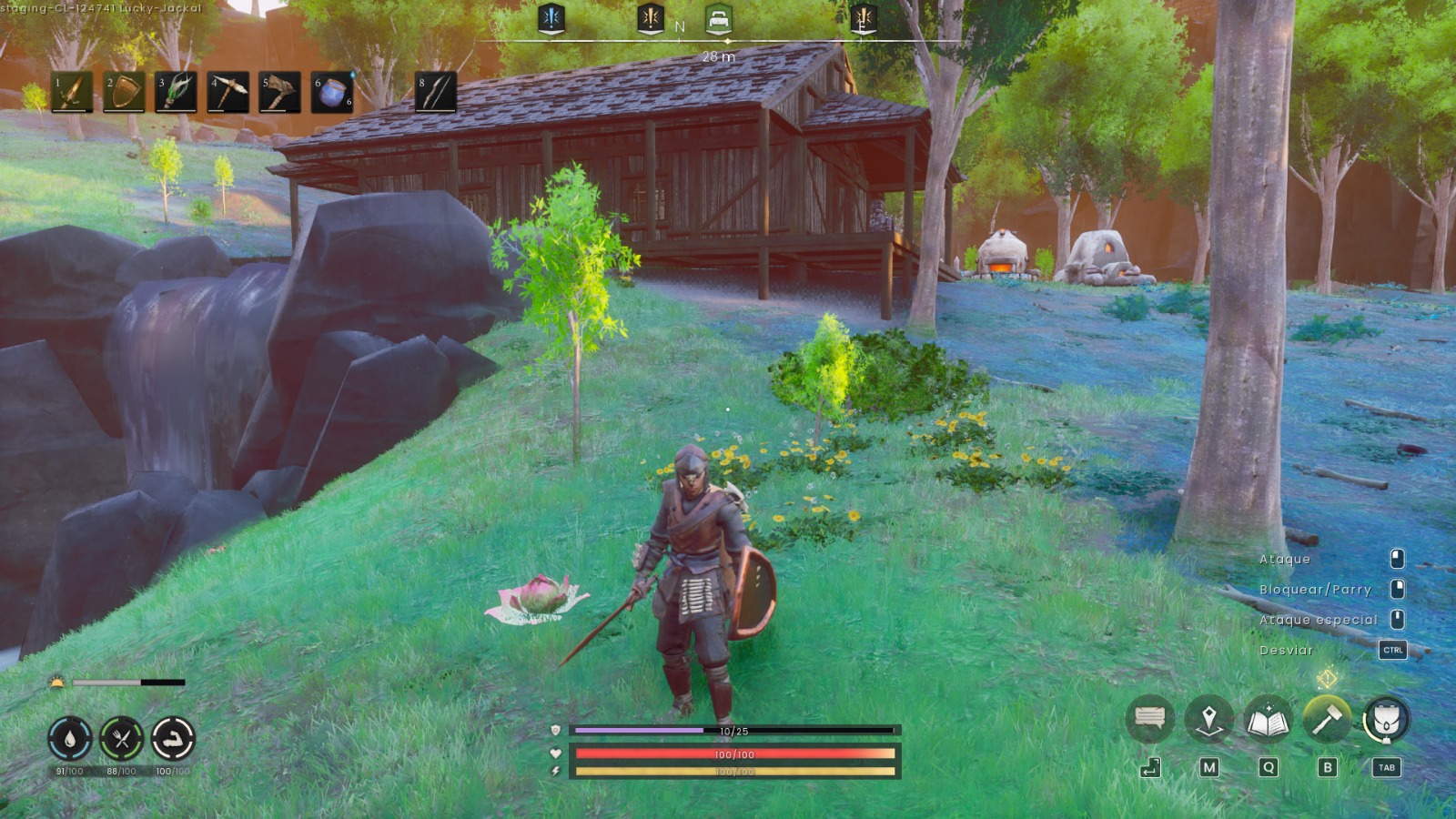This screenshot has height=819, width=1456.
Task: Equip the stone axe in slot 5
Action: (279, 93)
